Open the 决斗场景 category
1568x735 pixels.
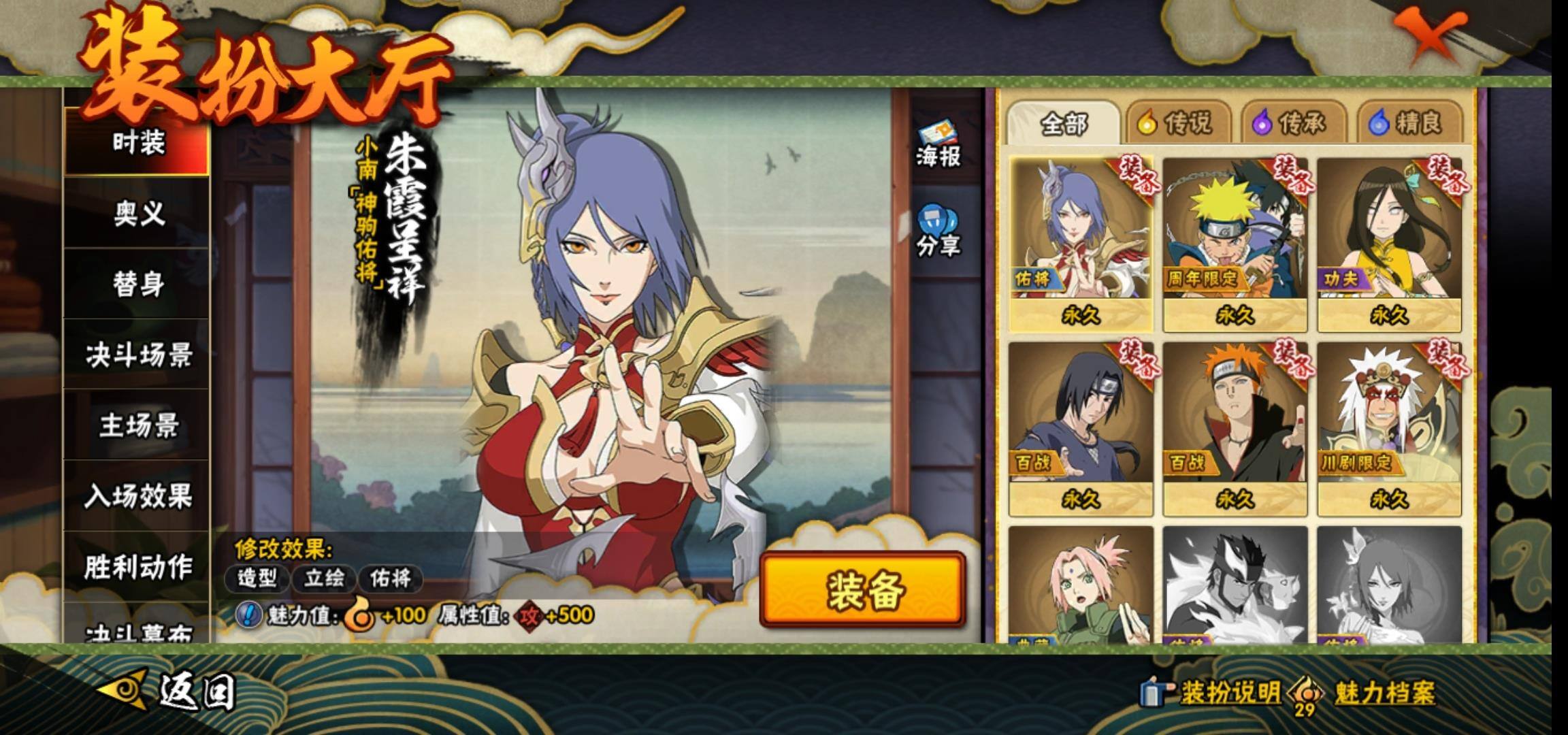click(137, 355)
